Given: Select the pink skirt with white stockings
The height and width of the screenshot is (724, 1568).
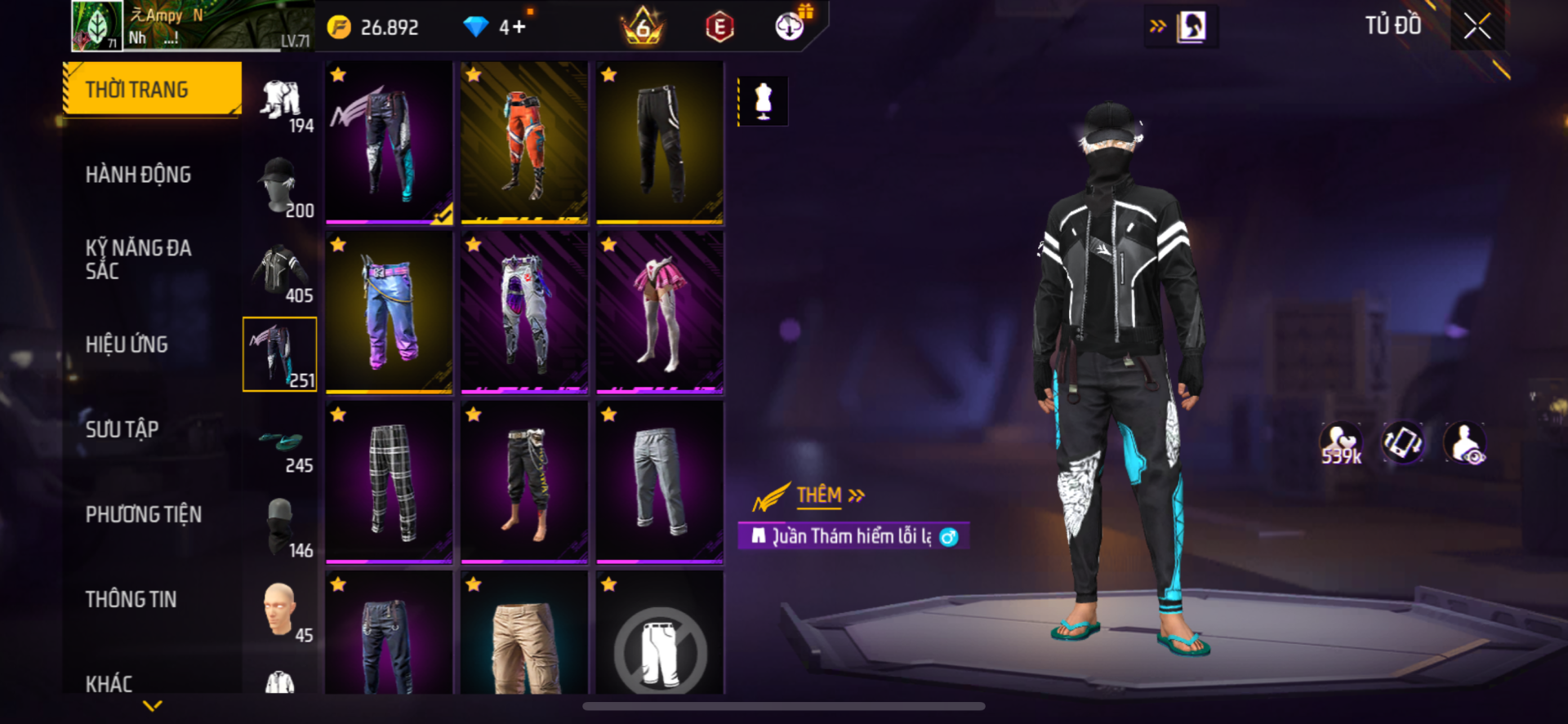Looking at the screenshot, I should (659, 312).
